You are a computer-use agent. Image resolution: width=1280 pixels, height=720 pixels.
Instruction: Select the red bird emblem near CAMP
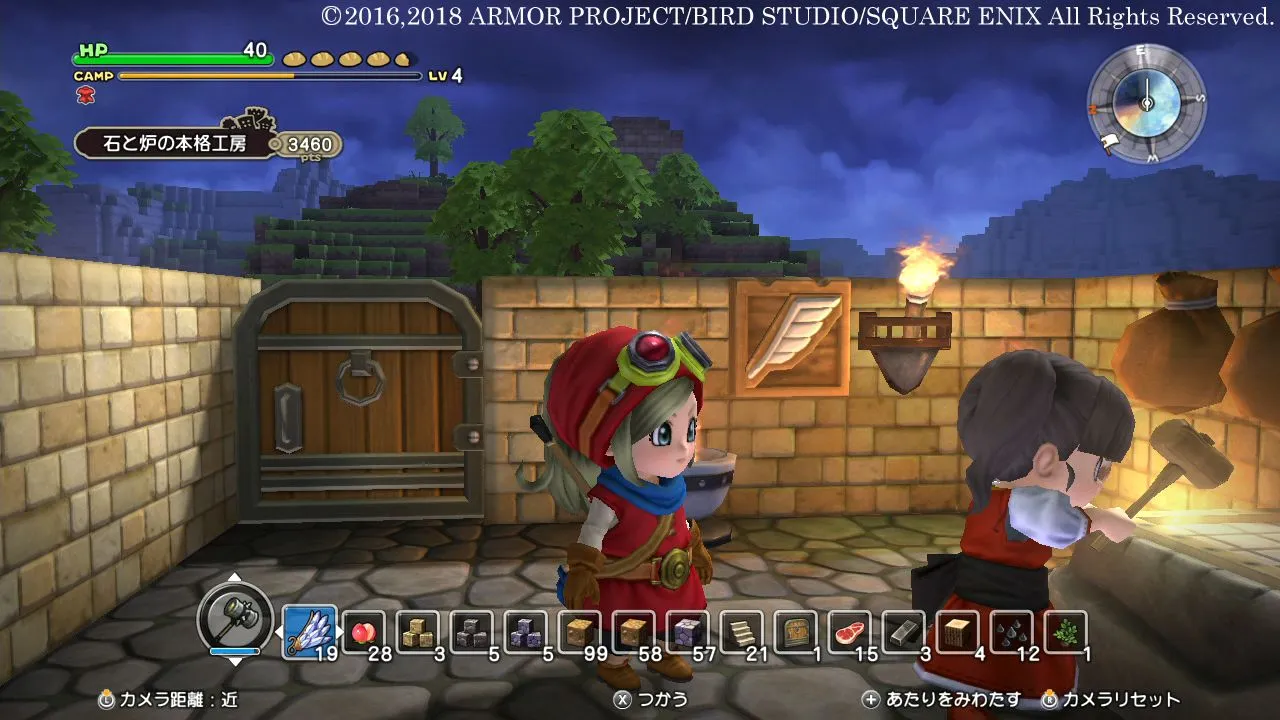click(86, 97)
